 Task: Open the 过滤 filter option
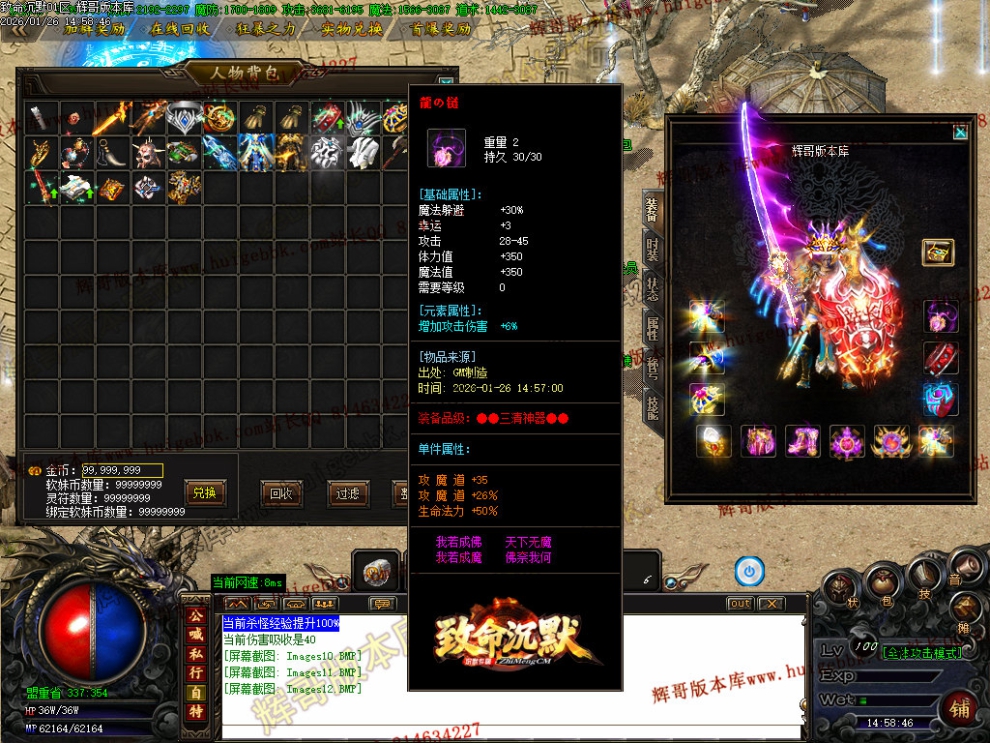tap(347, 492)
